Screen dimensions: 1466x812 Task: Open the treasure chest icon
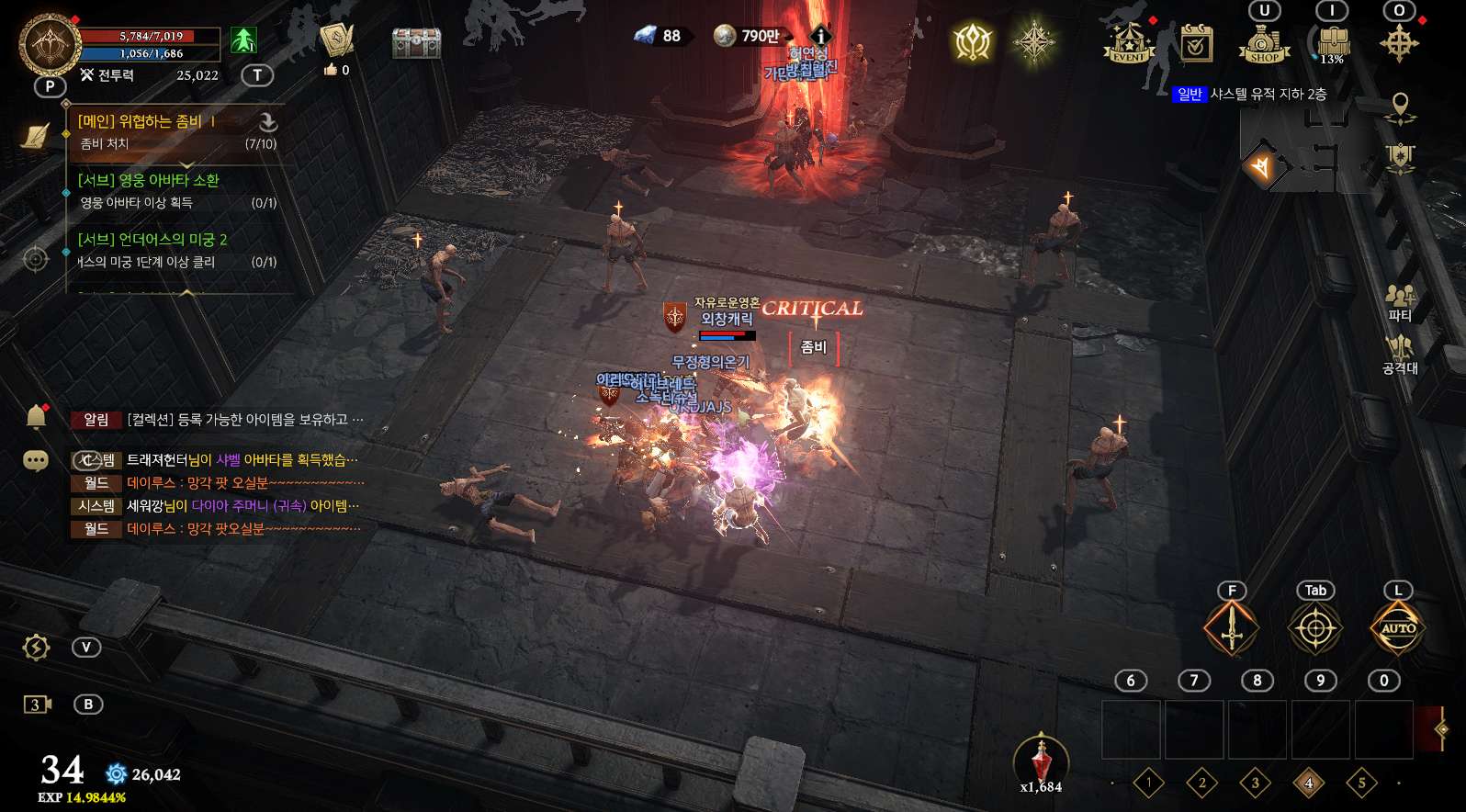416,42
